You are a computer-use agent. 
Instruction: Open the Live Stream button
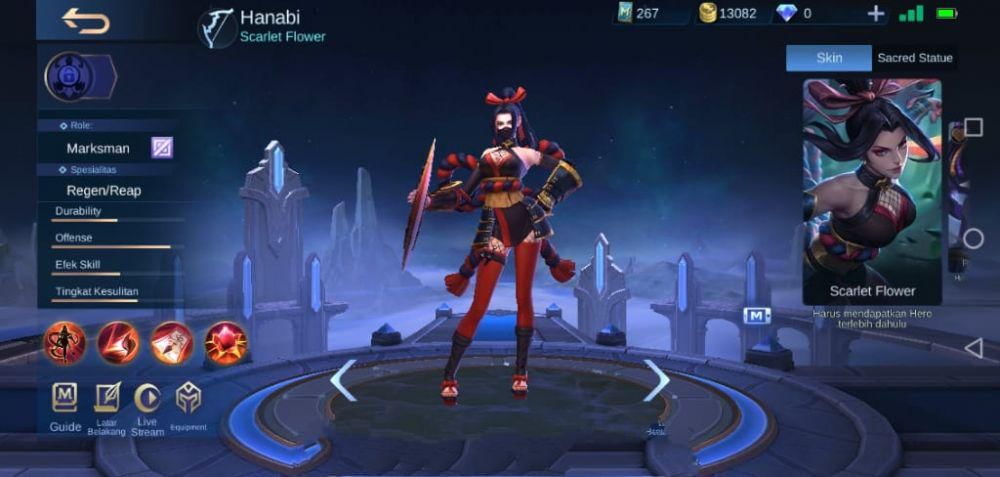click(147, 403)
